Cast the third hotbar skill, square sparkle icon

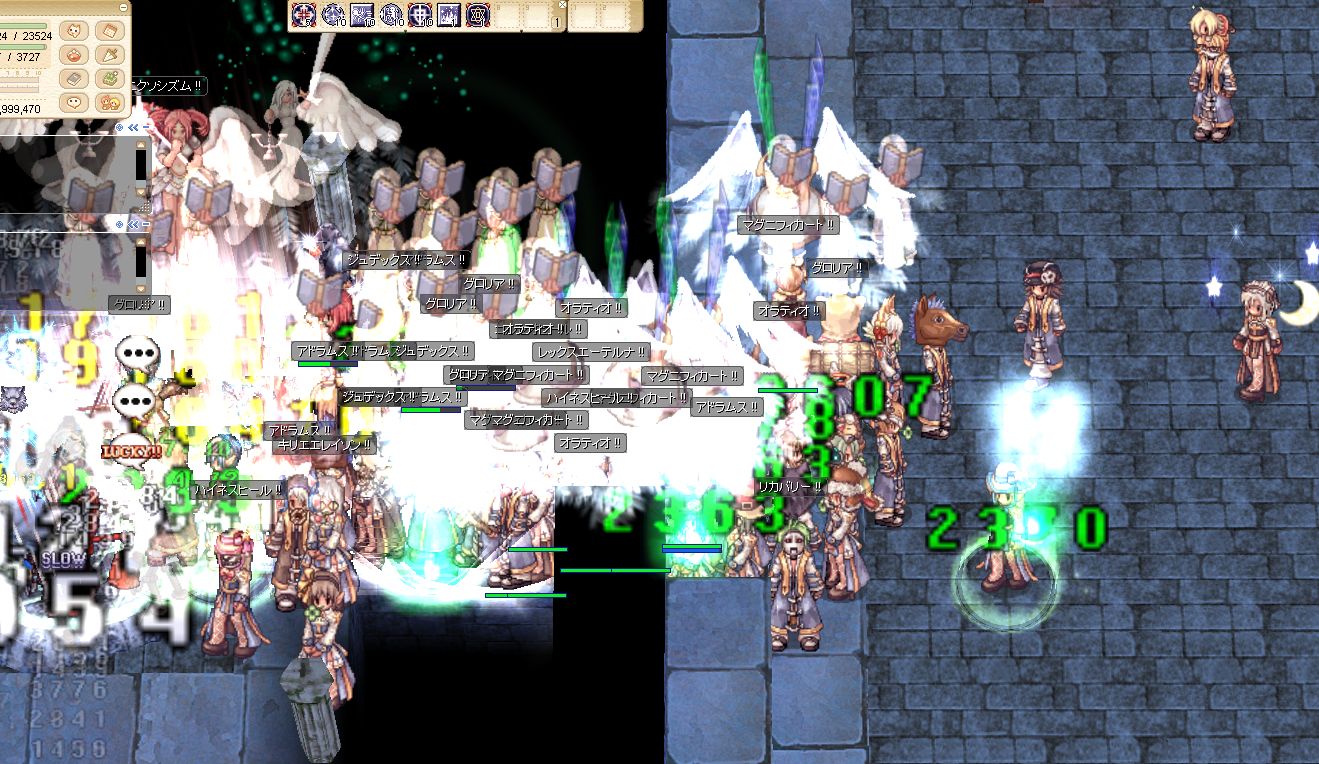(x=362, y=15)
